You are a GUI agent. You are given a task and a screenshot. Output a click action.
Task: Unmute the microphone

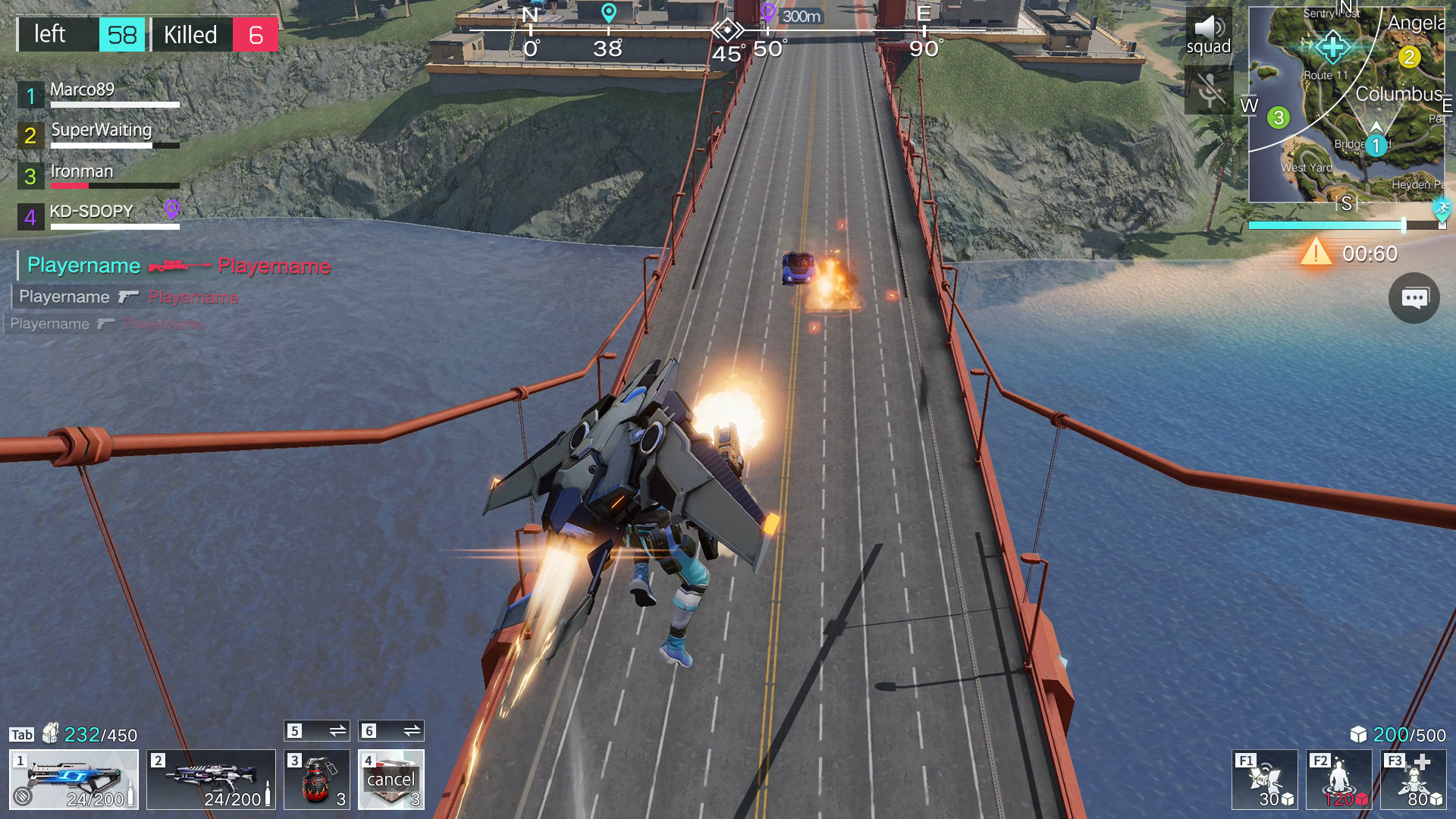point(1209,90)
